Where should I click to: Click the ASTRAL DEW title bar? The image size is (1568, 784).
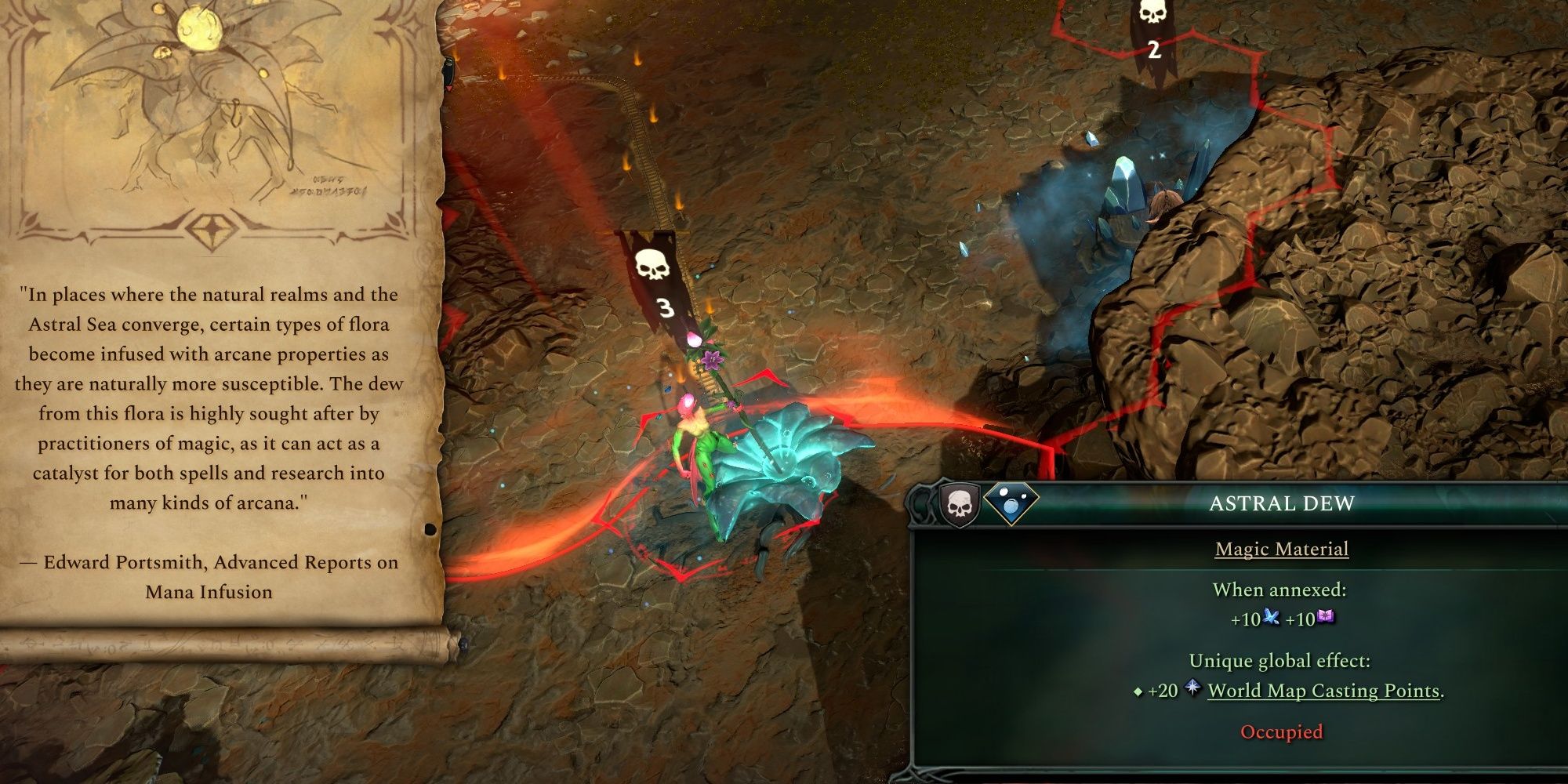1283,504
